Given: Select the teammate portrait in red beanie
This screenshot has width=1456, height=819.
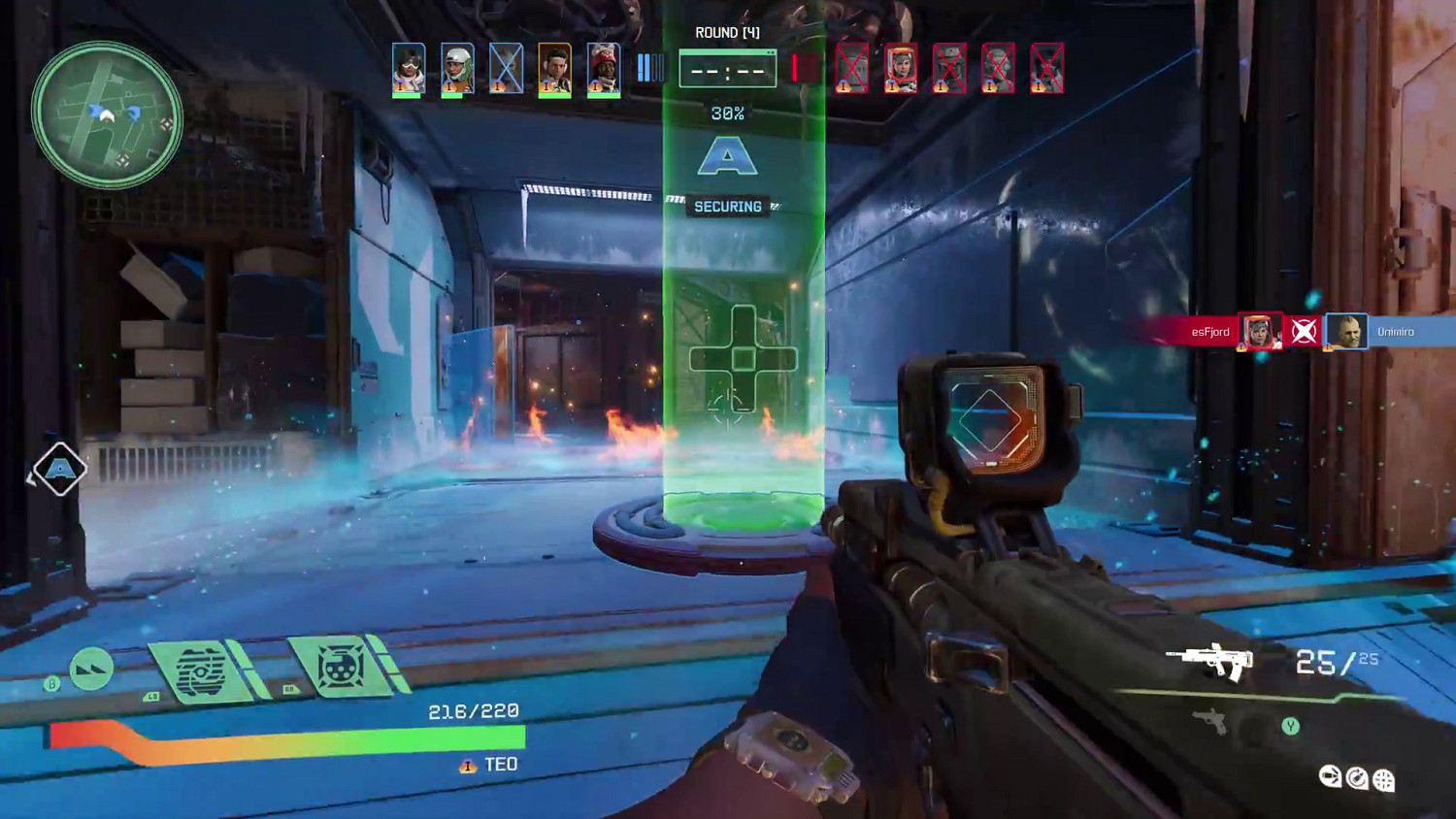Looking at the screenshot, I should coord(604,69).
